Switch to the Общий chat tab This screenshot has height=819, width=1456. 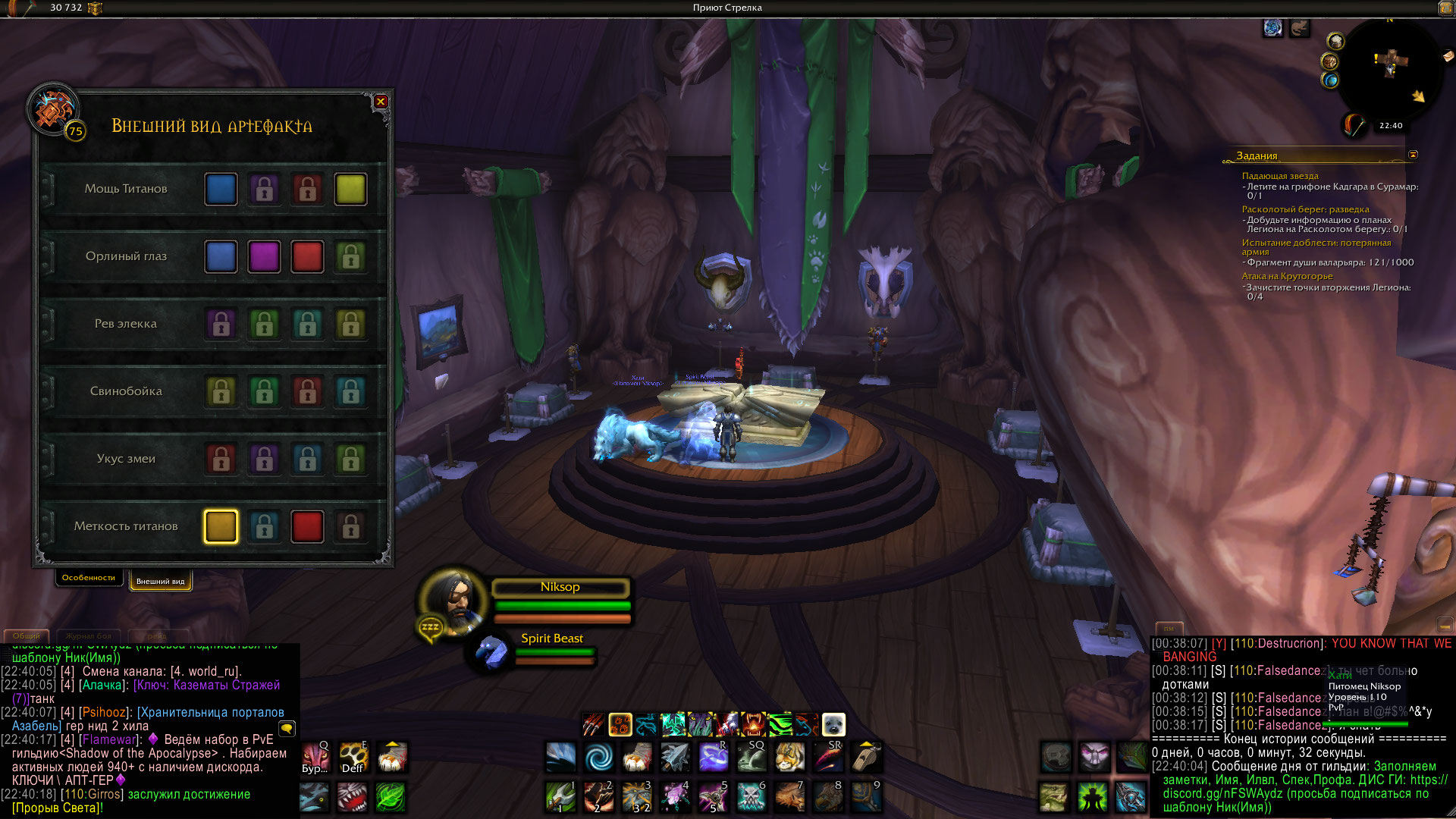click(26, 635)
